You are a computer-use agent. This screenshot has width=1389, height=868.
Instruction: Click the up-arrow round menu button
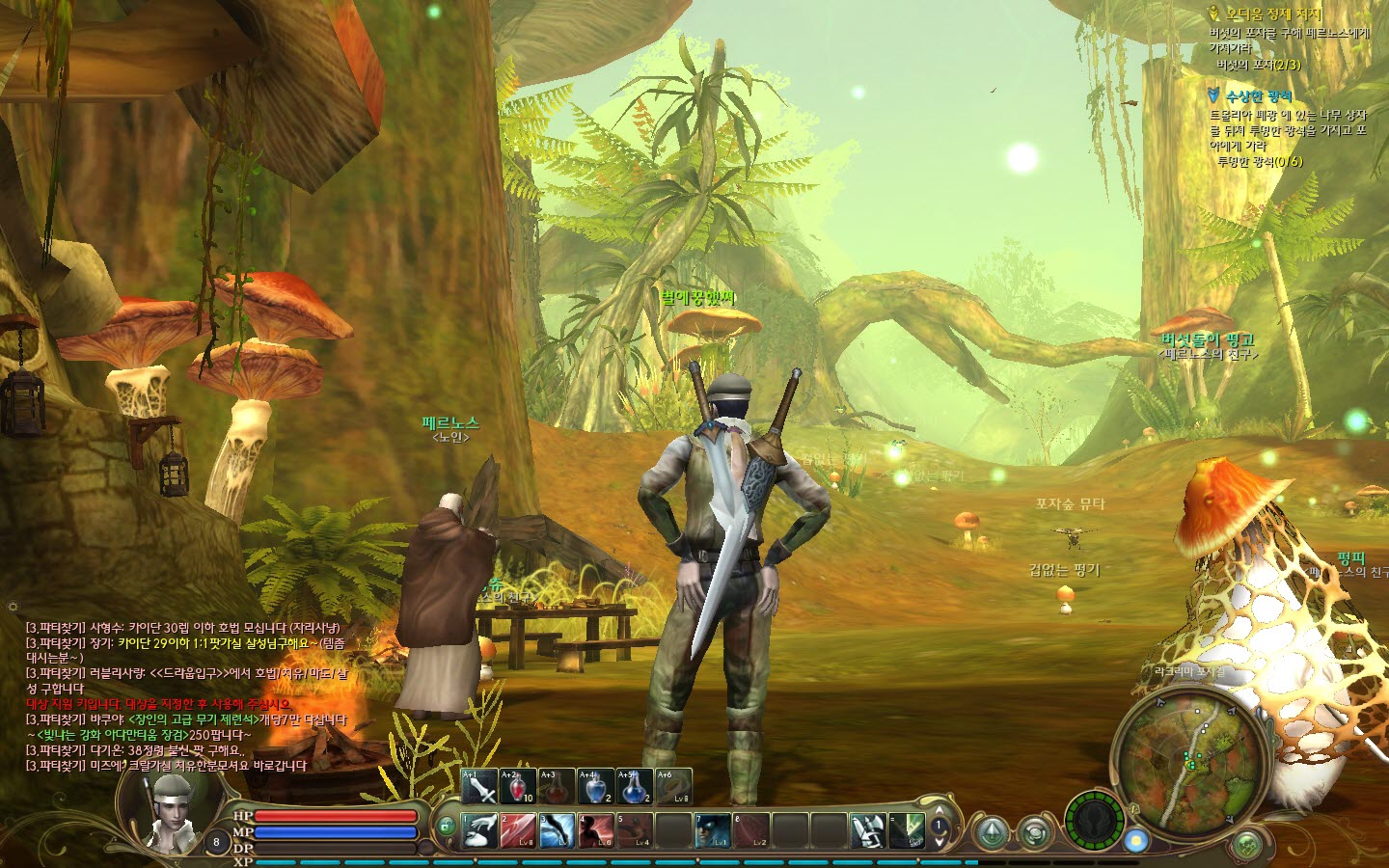coord(992,832)
